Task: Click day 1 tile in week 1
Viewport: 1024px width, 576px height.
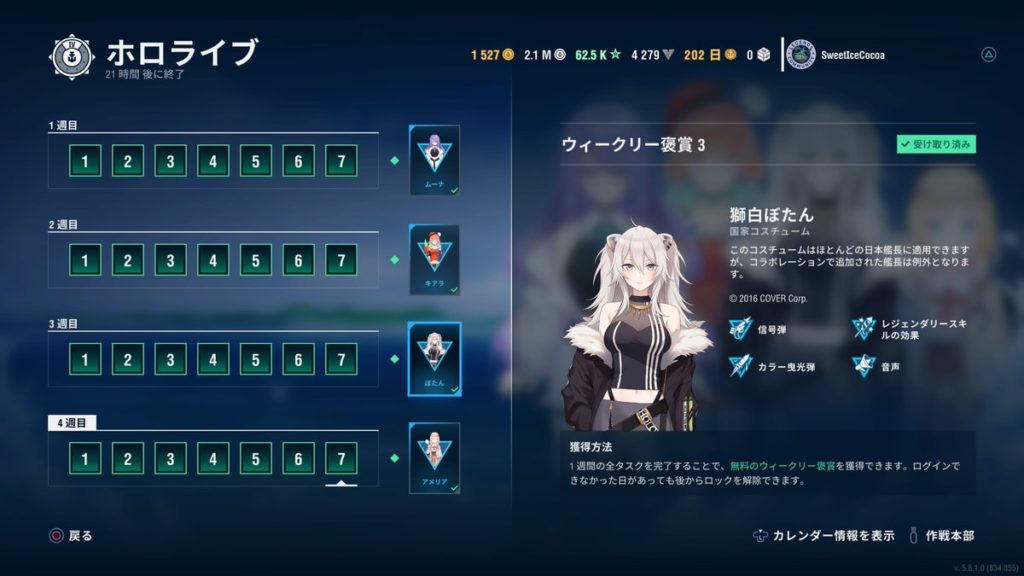Action: point(84,161)
